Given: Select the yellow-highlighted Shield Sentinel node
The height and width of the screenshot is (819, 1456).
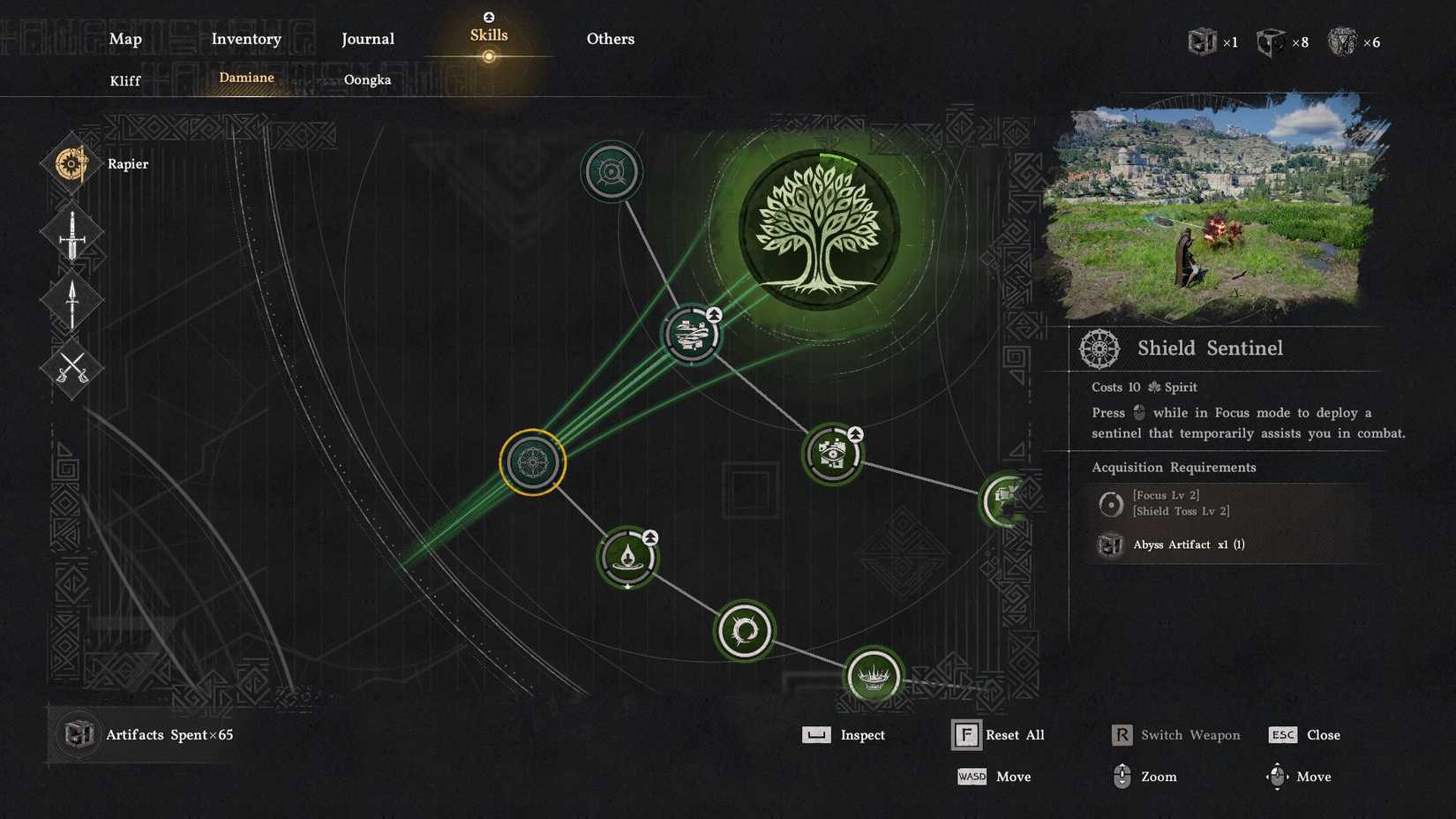Looking at the screenshot, I should [x=531, y=462].
